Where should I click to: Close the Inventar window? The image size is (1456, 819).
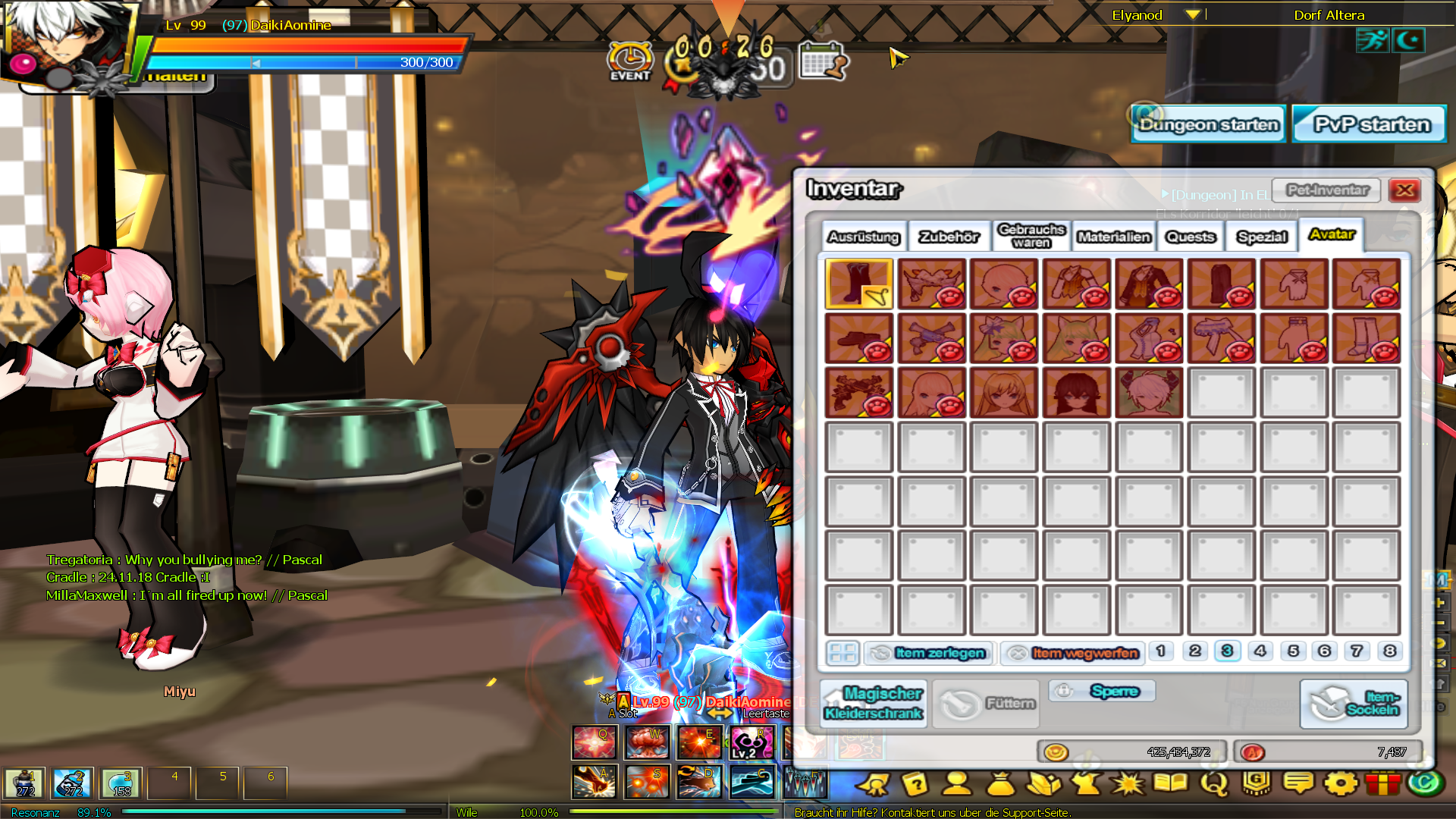[1404, 190]
